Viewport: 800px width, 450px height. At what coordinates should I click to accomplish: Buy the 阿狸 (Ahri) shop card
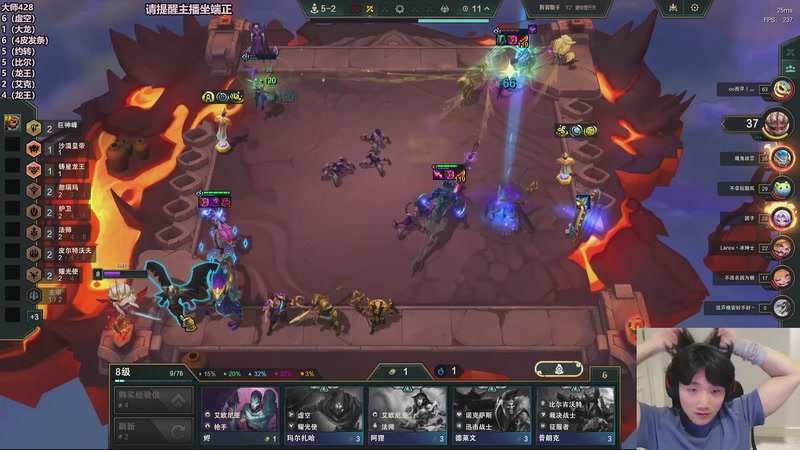[406, 415]
